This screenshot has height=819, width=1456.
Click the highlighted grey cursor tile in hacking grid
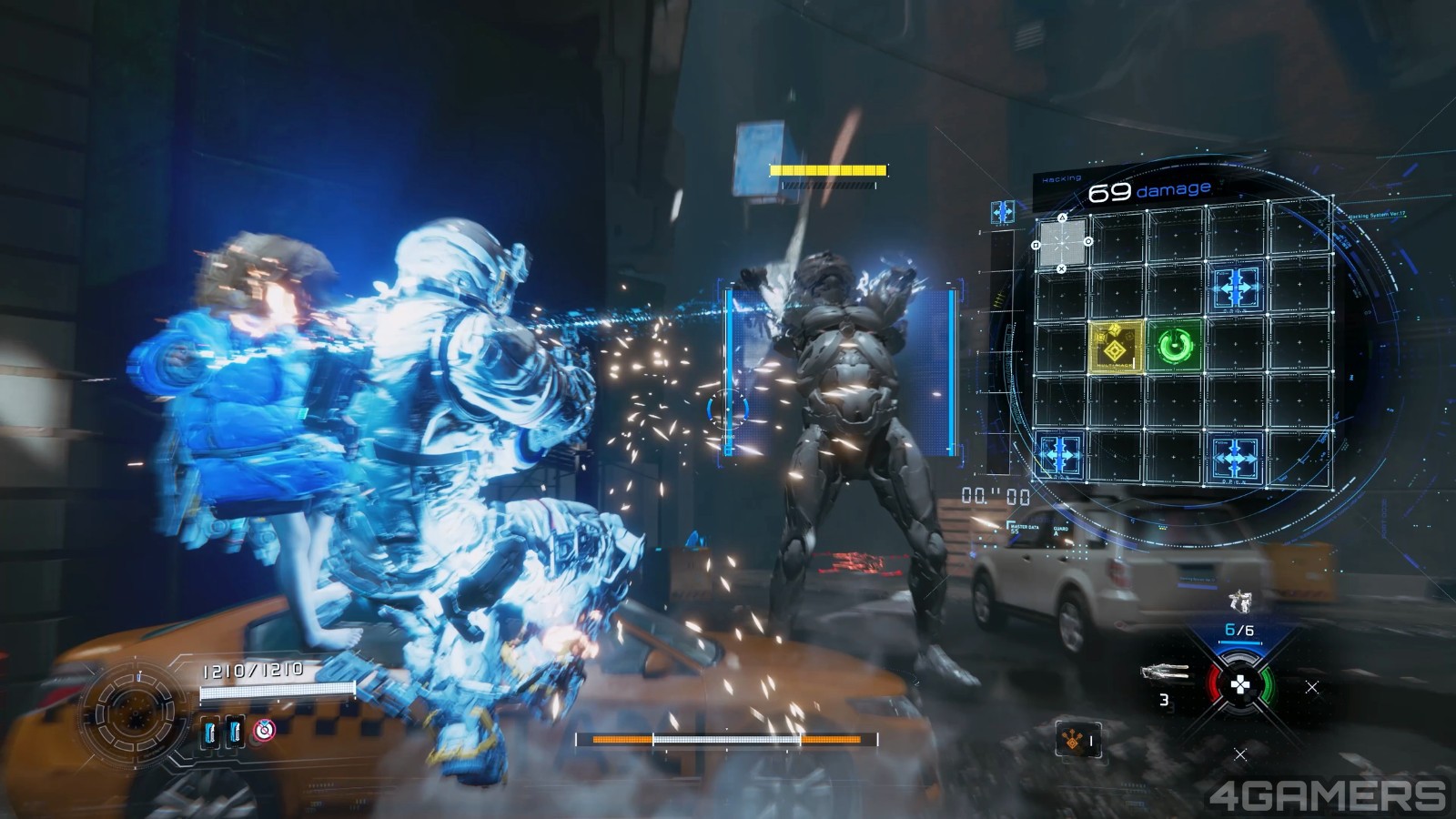(x=1062, y=243)
